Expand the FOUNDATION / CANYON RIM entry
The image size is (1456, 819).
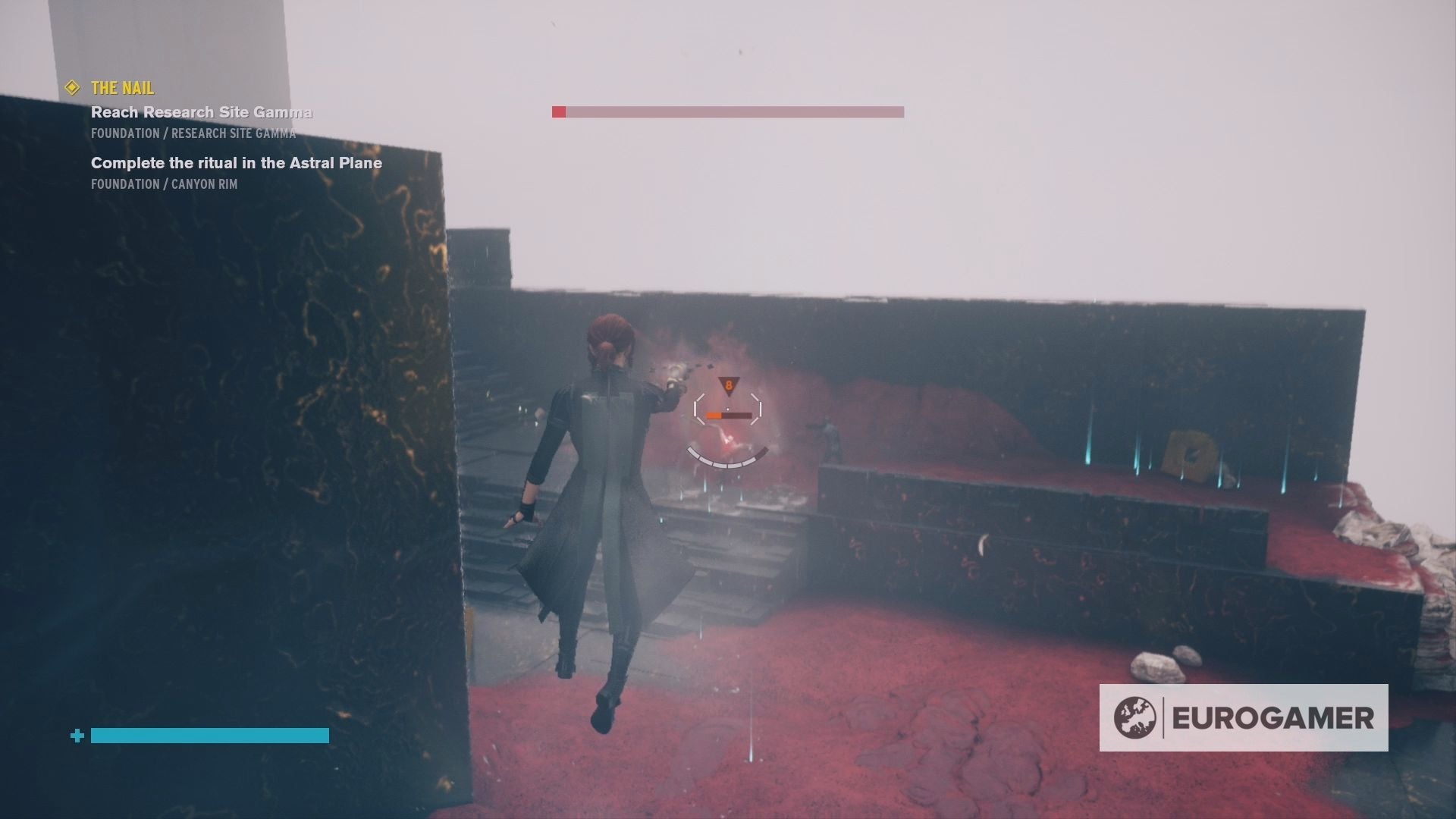tap(163, 184)
